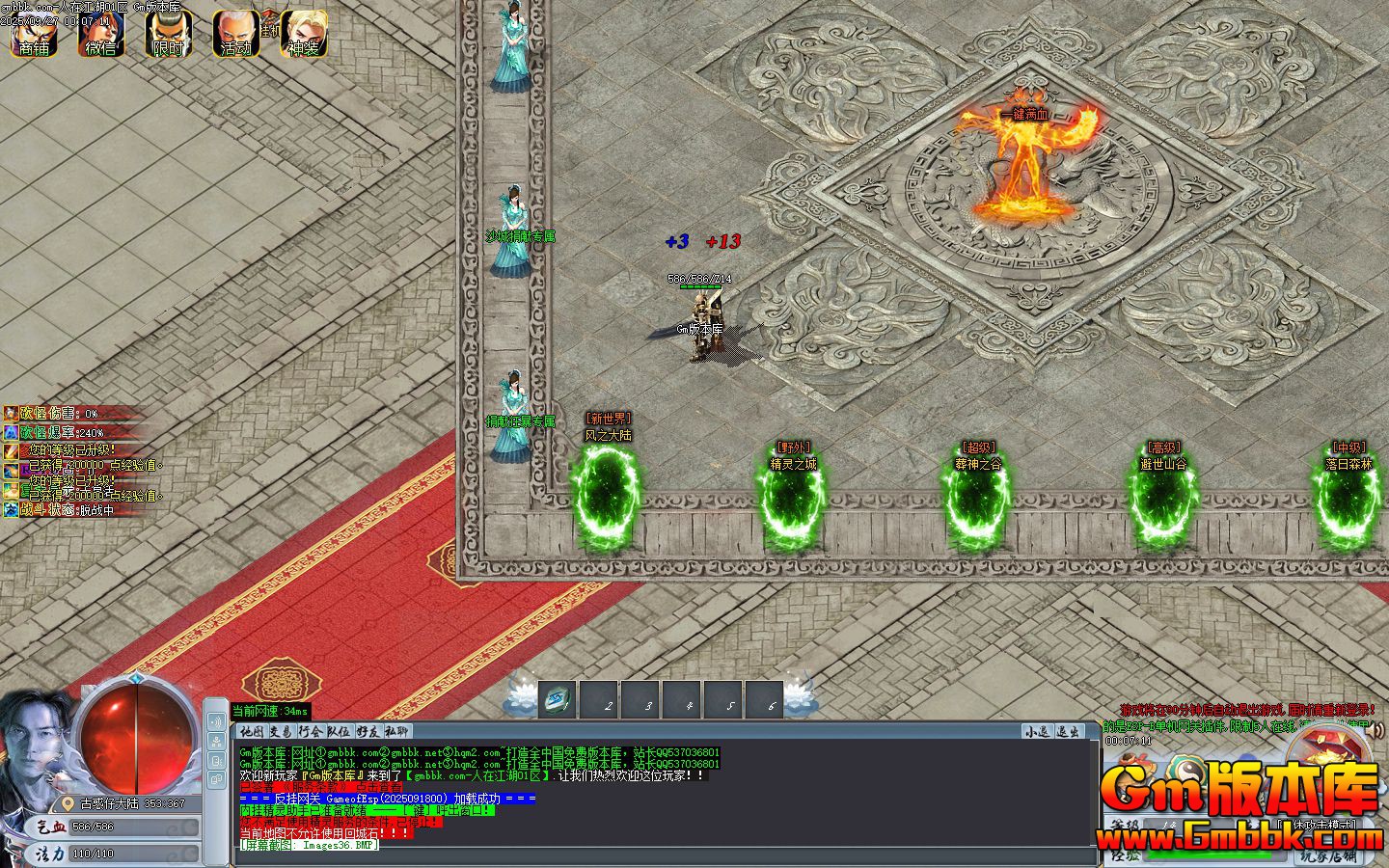This screenshot has width=1389, height=868.
Task: Click the 退出 exit button
Action: click(x=1068, y=732)
